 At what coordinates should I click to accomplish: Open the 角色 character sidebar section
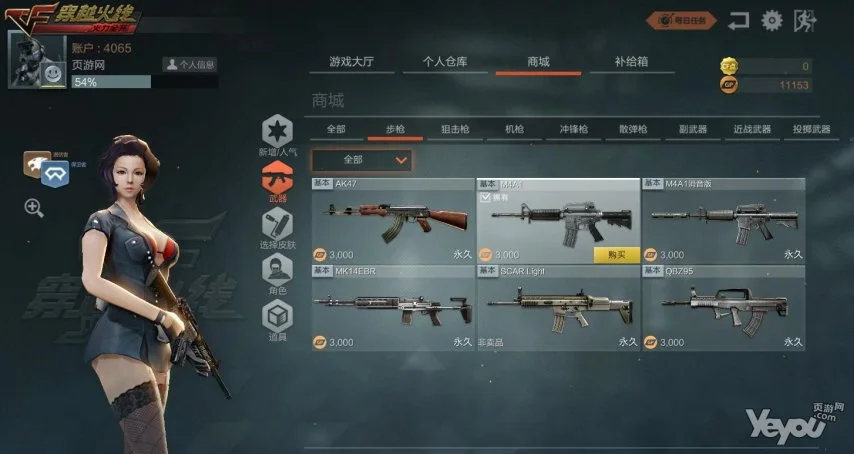pyautogui.click(x=277, y=274)
